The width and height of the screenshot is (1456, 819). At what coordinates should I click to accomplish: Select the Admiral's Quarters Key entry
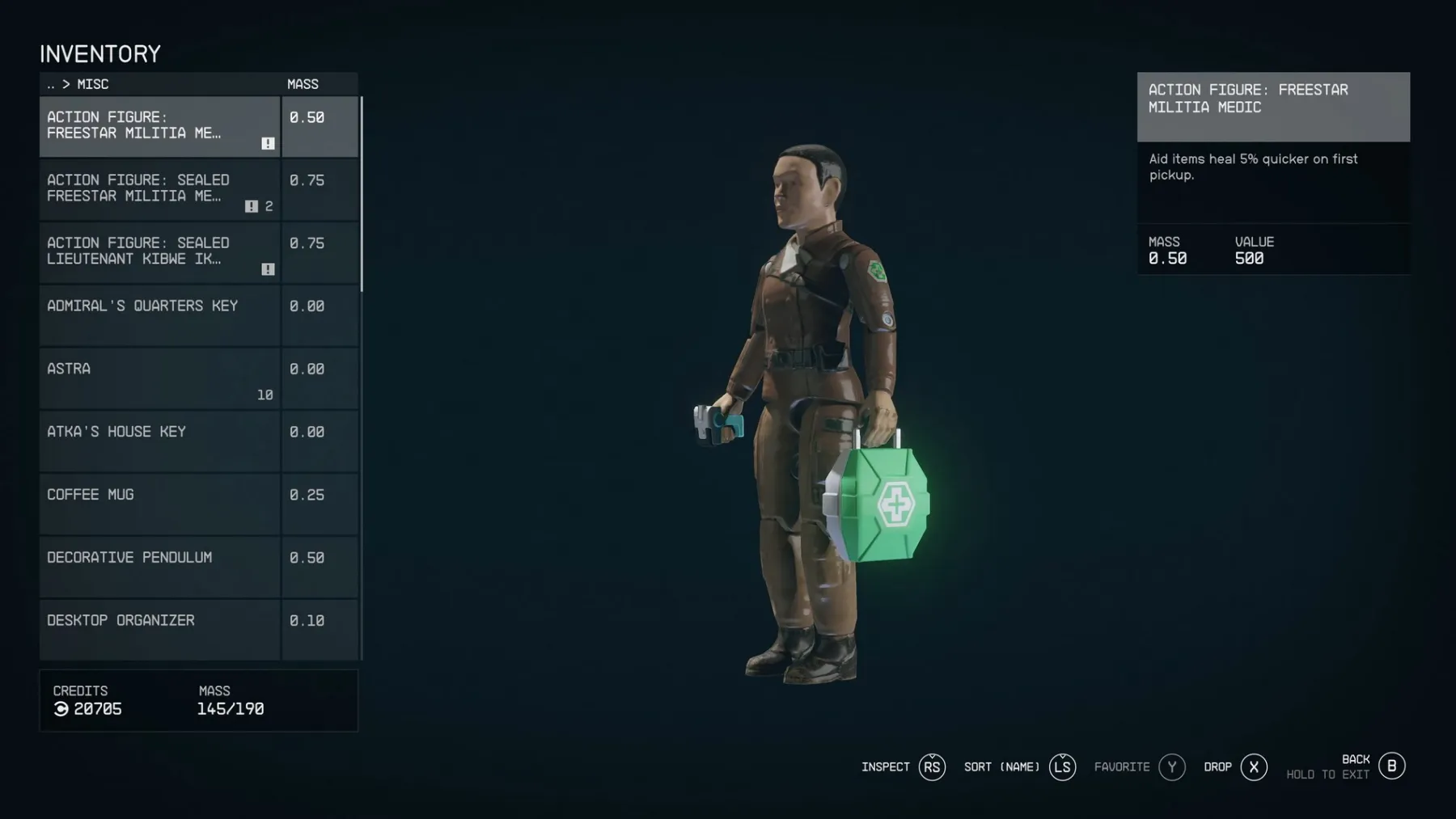pyautogui.click(x=159, y=315)
